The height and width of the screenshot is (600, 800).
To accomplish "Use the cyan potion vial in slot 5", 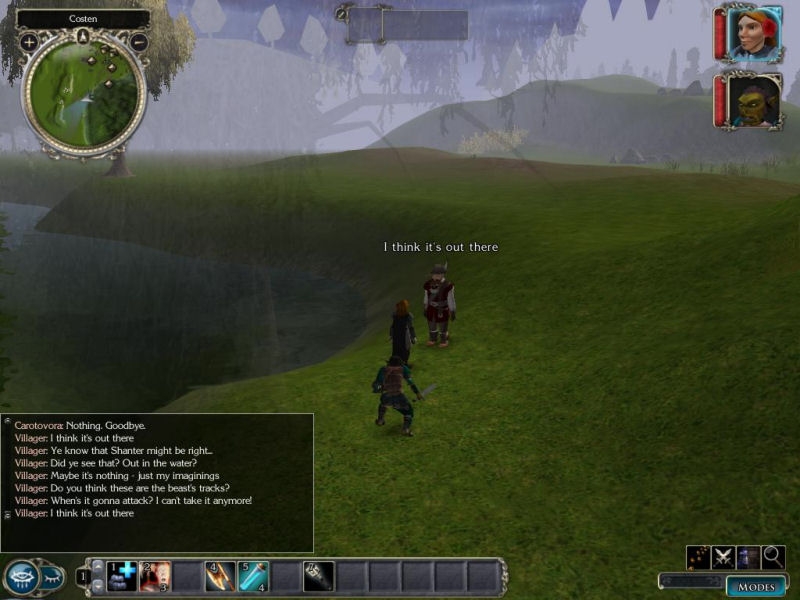I will [x=253, y=575].
